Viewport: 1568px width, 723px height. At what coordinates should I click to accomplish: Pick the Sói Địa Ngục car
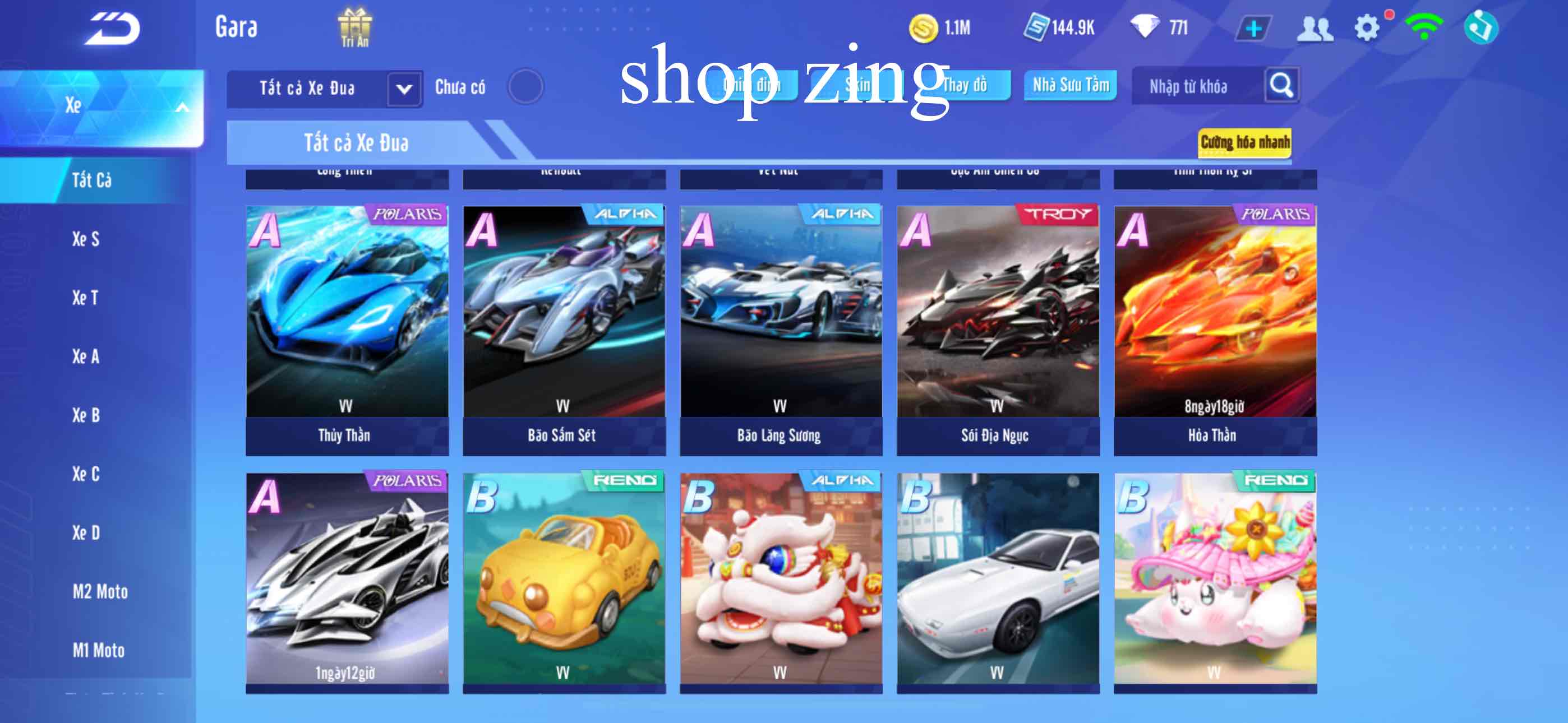[x=998, y=329]
